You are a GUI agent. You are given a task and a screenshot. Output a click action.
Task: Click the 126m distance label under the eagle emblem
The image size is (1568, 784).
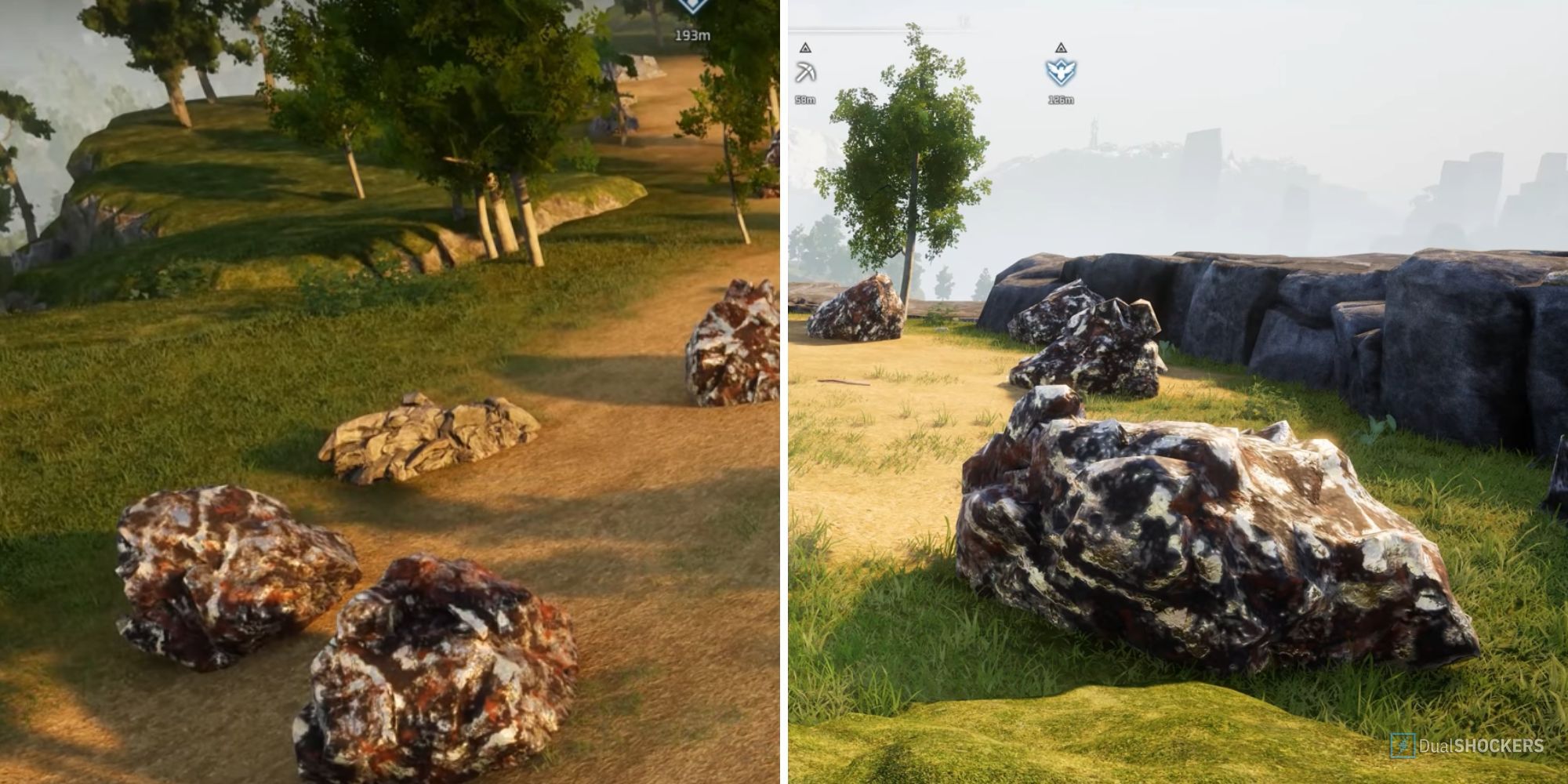click(x=1061, y=100)
